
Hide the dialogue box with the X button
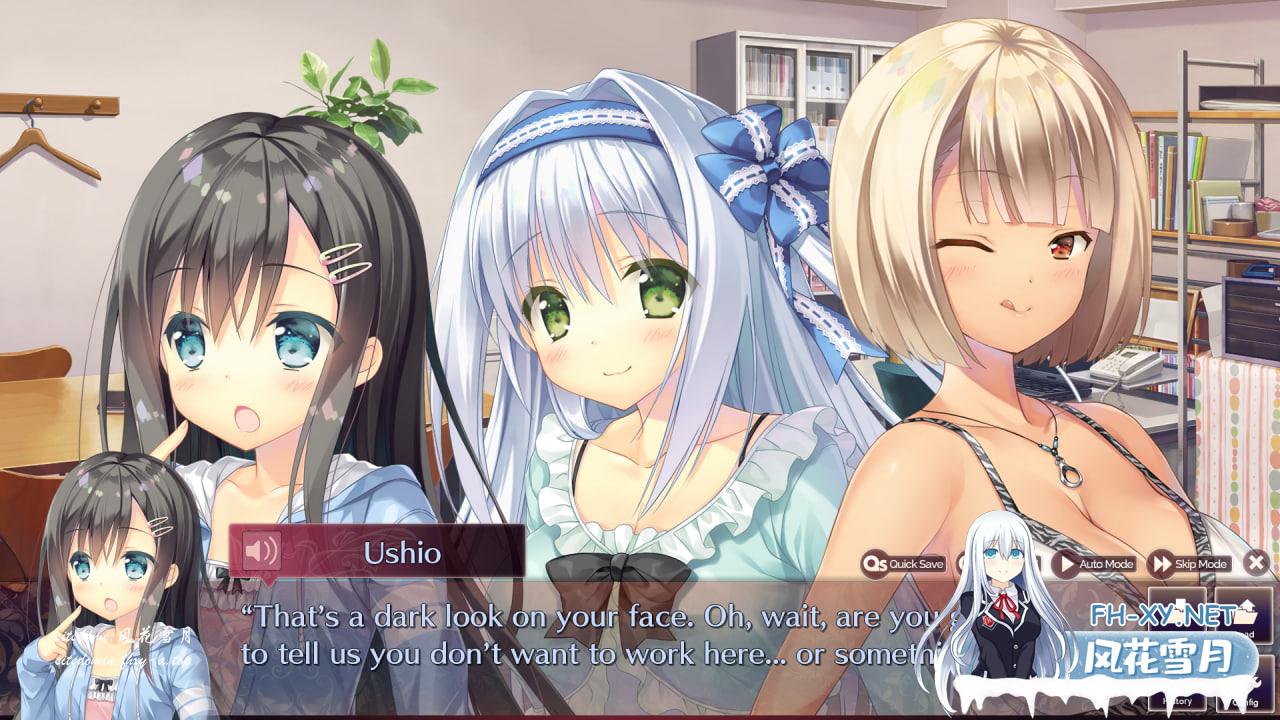point(1258,563)
